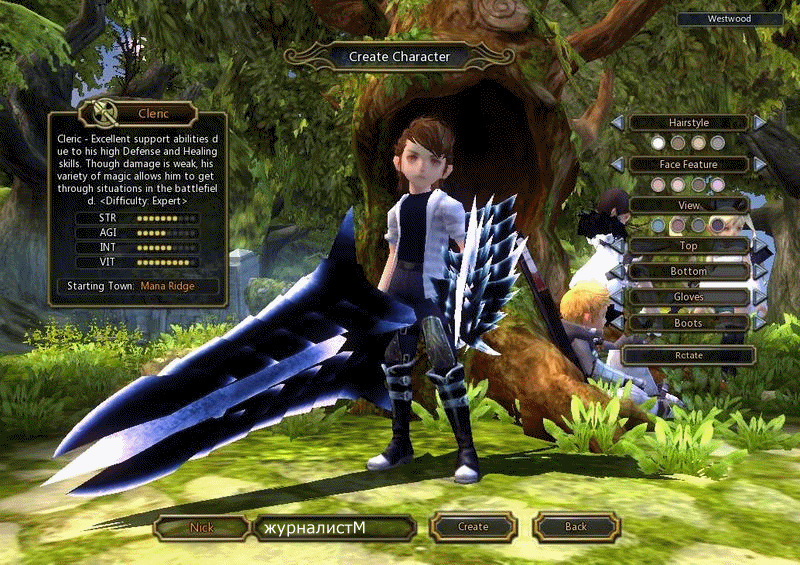Select the next Gloves option

pos(760,297)
